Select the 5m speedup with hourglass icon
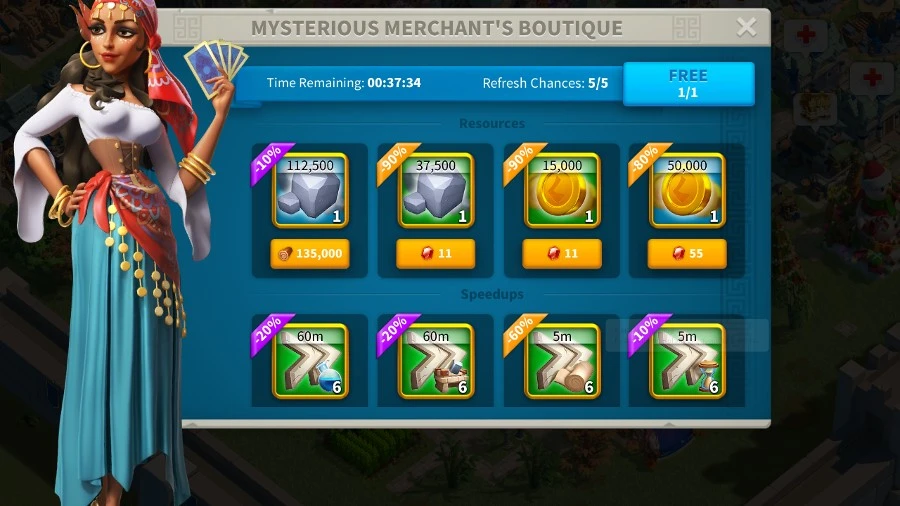Screen dimensions: 900x506 (687, 361)
